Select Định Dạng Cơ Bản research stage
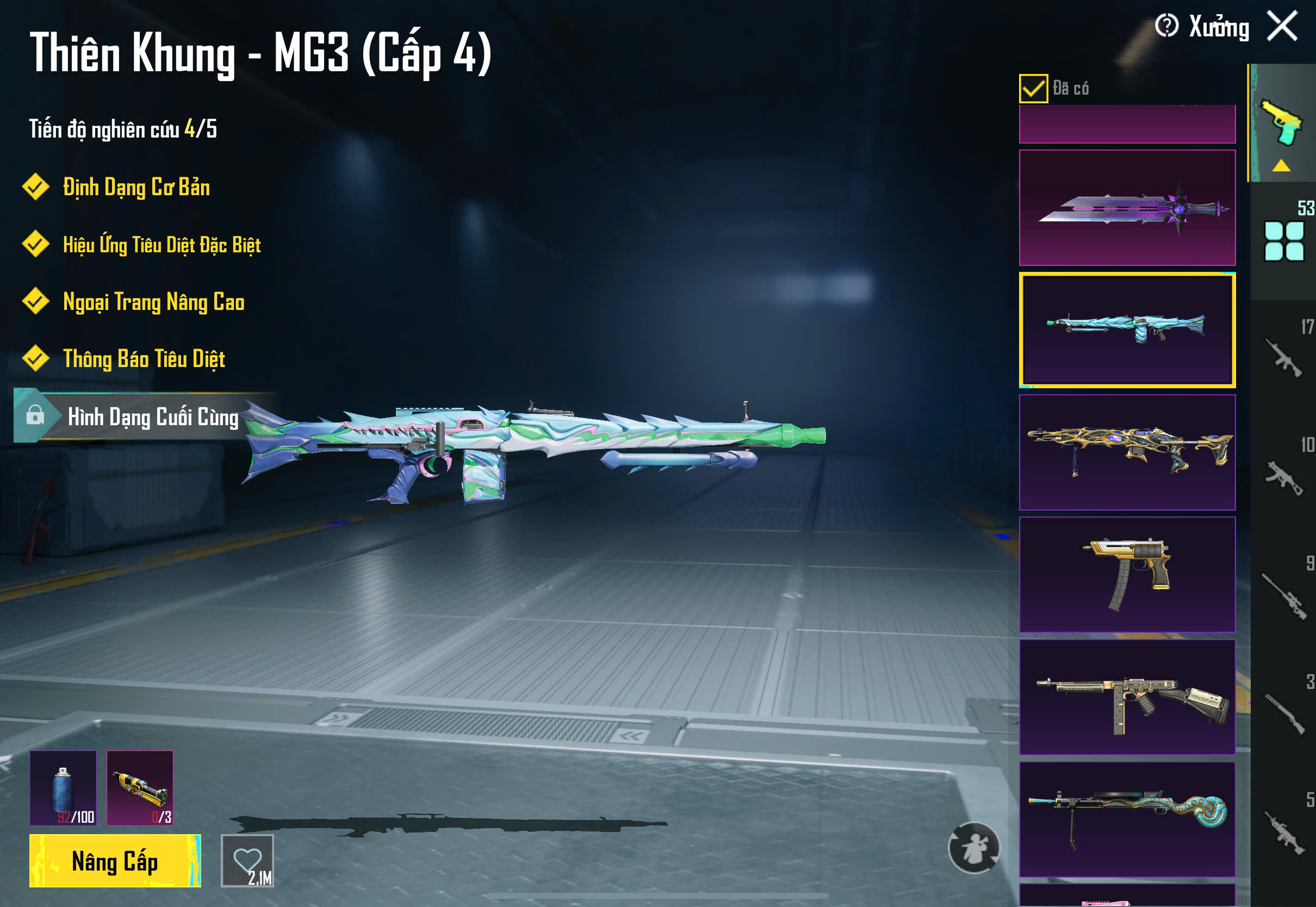Image resolution: width=1316 pixels, height=907 pixels. click(x=136, y=188)
